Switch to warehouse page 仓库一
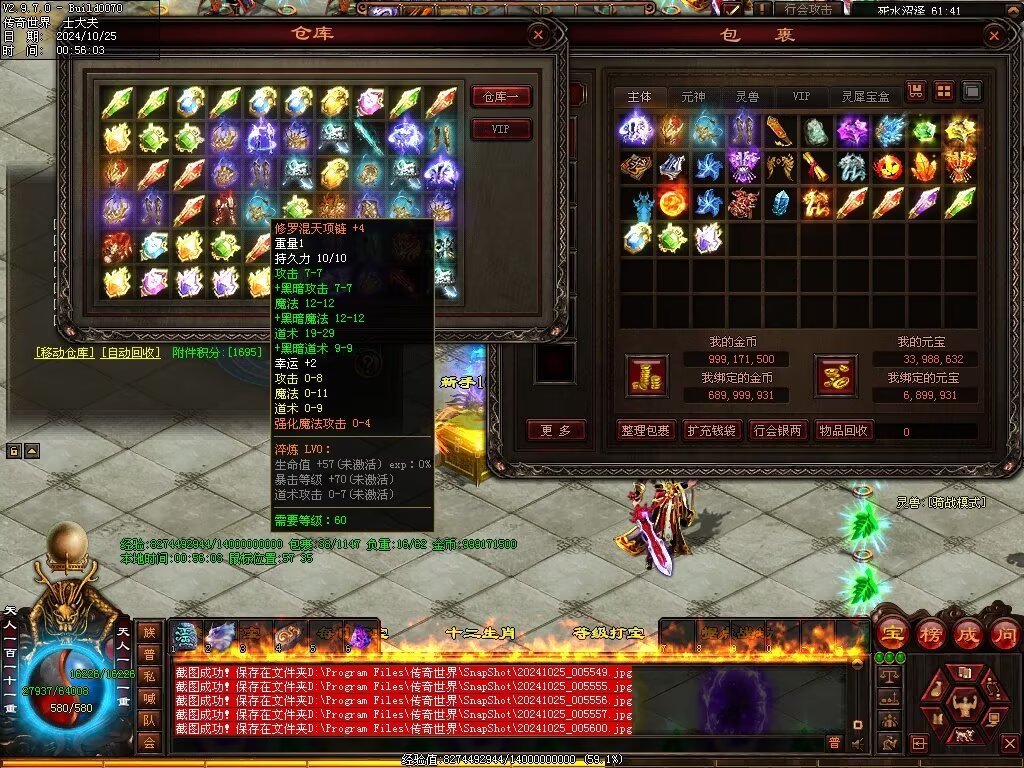The image size is (1024, 768). click(501, 97)
